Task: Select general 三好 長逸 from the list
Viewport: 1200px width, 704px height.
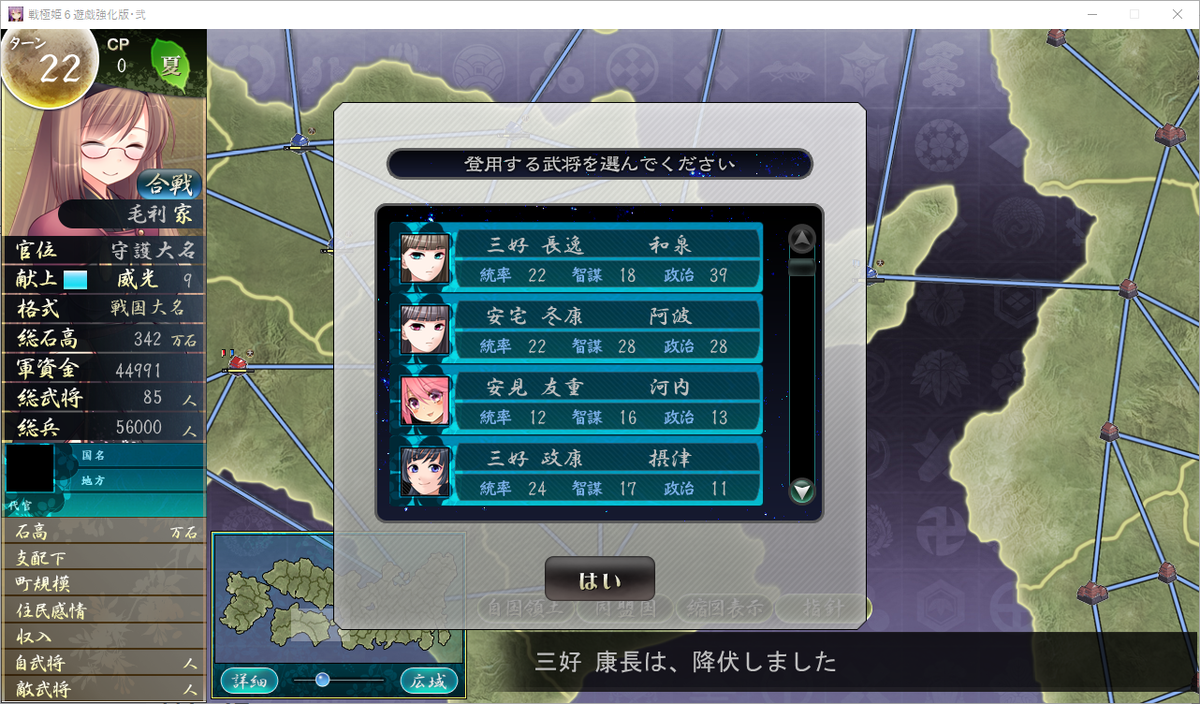Action: 578,258
